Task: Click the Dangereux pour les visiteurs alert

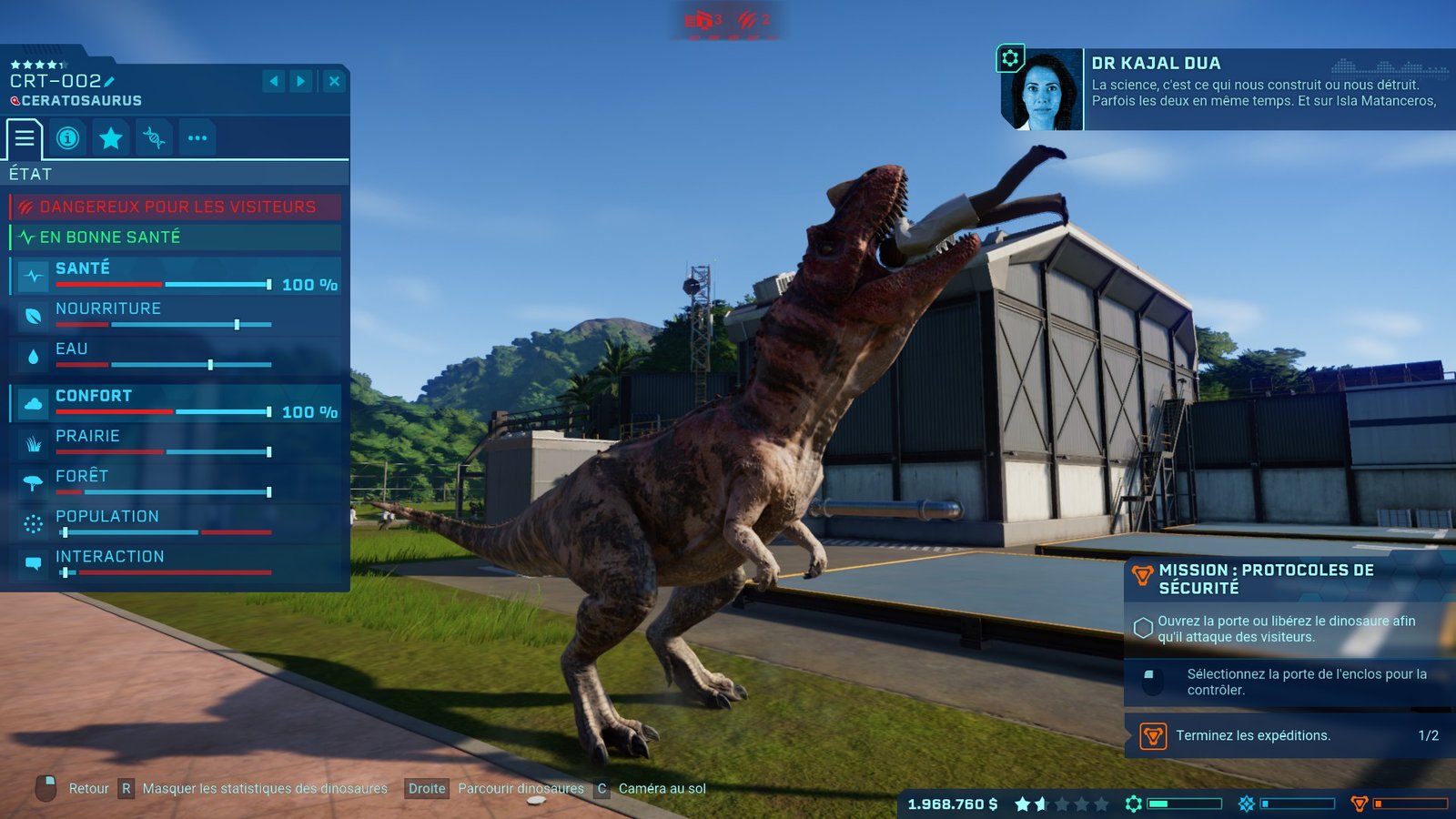Action: pyautogui.click(x=177, y=207)
